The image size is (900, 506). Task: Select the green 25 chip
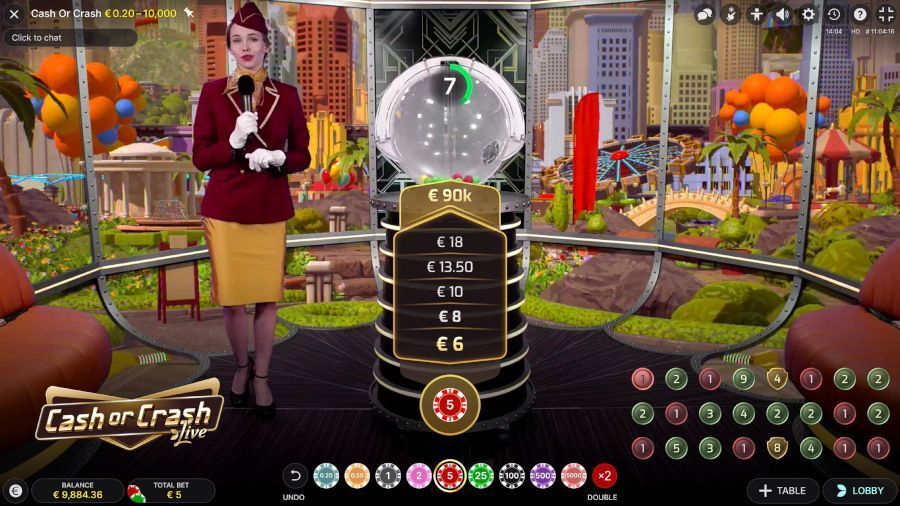click(x=481, y=476)
